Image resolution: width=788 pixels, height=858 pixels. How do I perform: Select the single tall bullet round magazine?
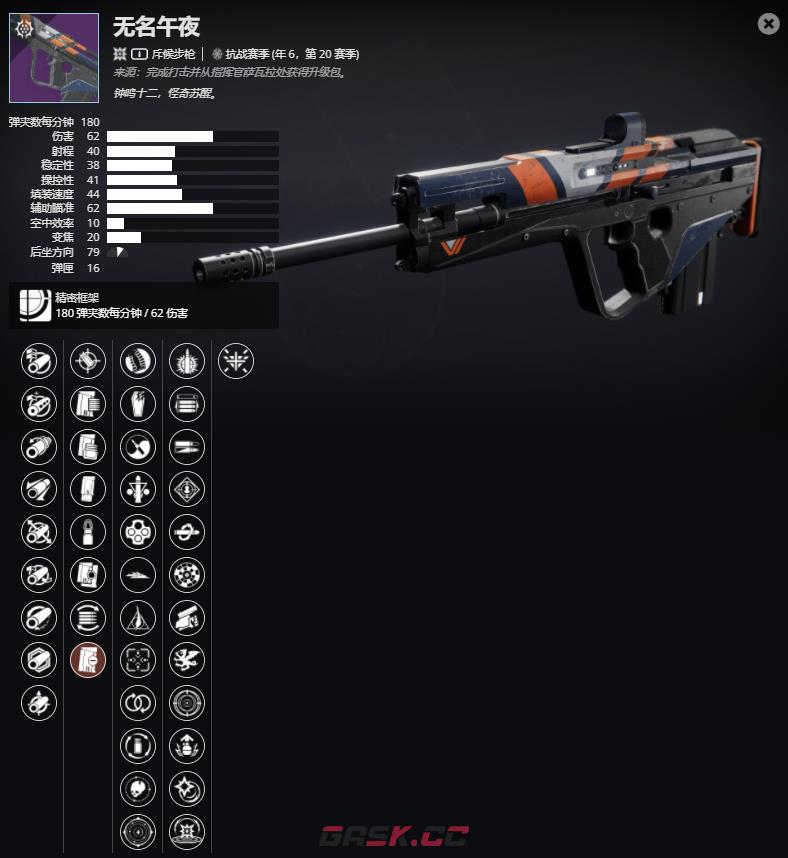88,531
